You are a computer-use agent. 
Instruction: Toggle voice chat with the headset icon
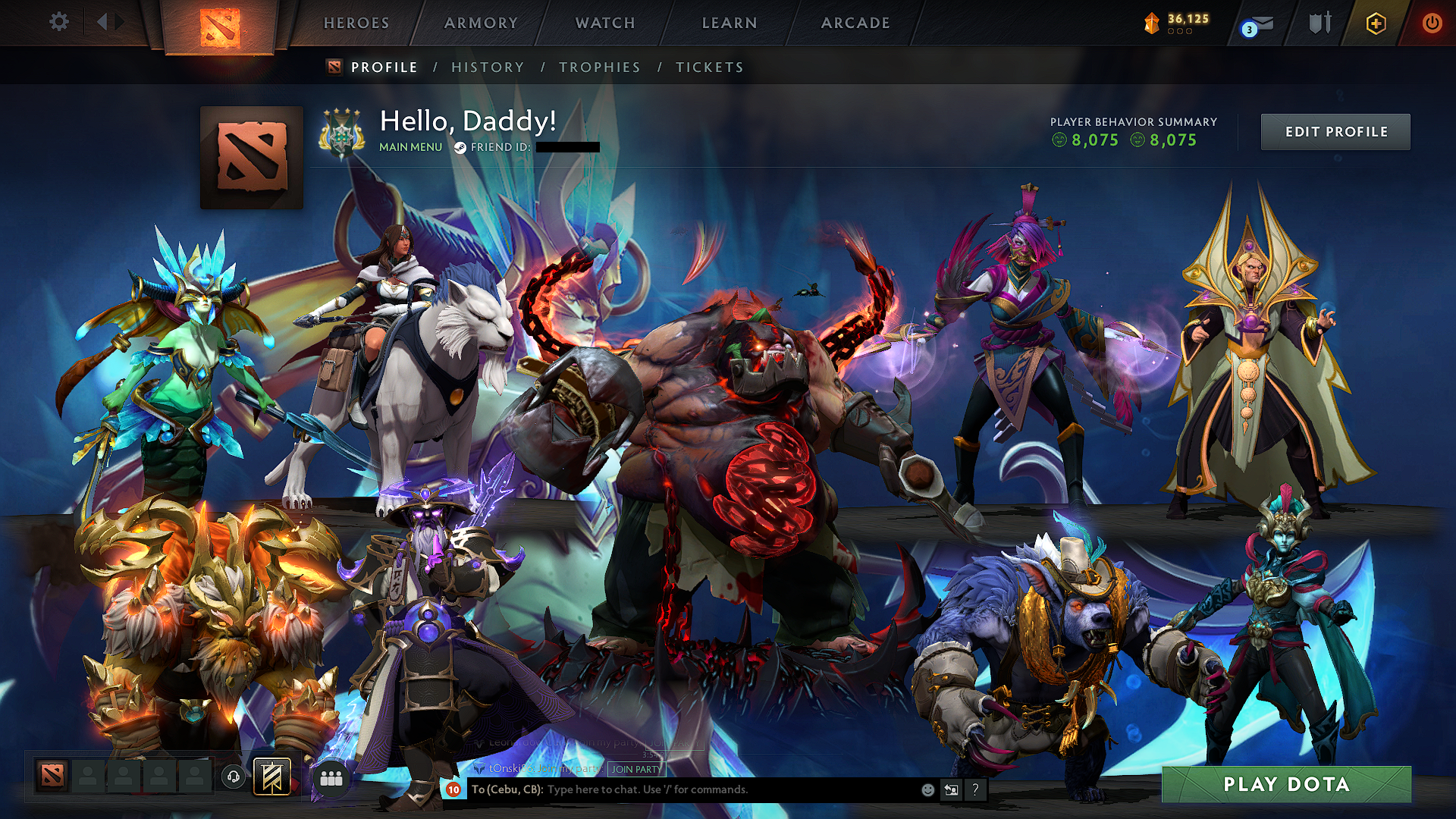pos(234,776)
